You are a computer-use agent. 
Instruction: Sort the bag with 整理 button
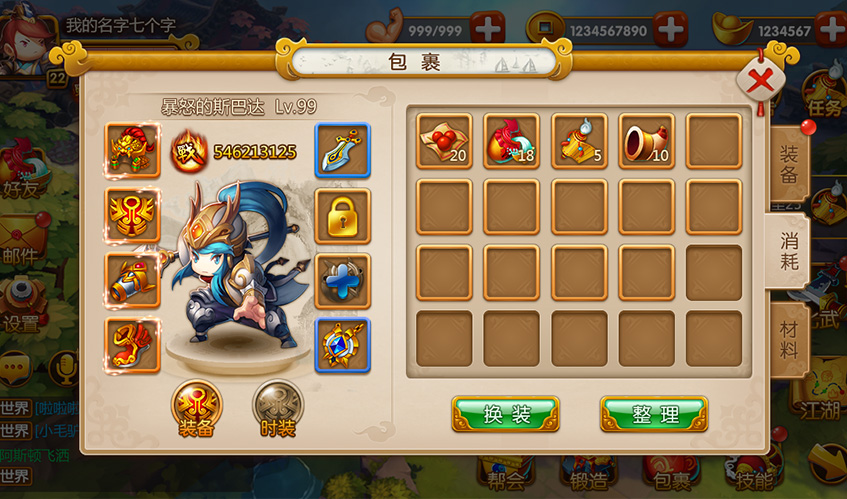coord(654,414)
